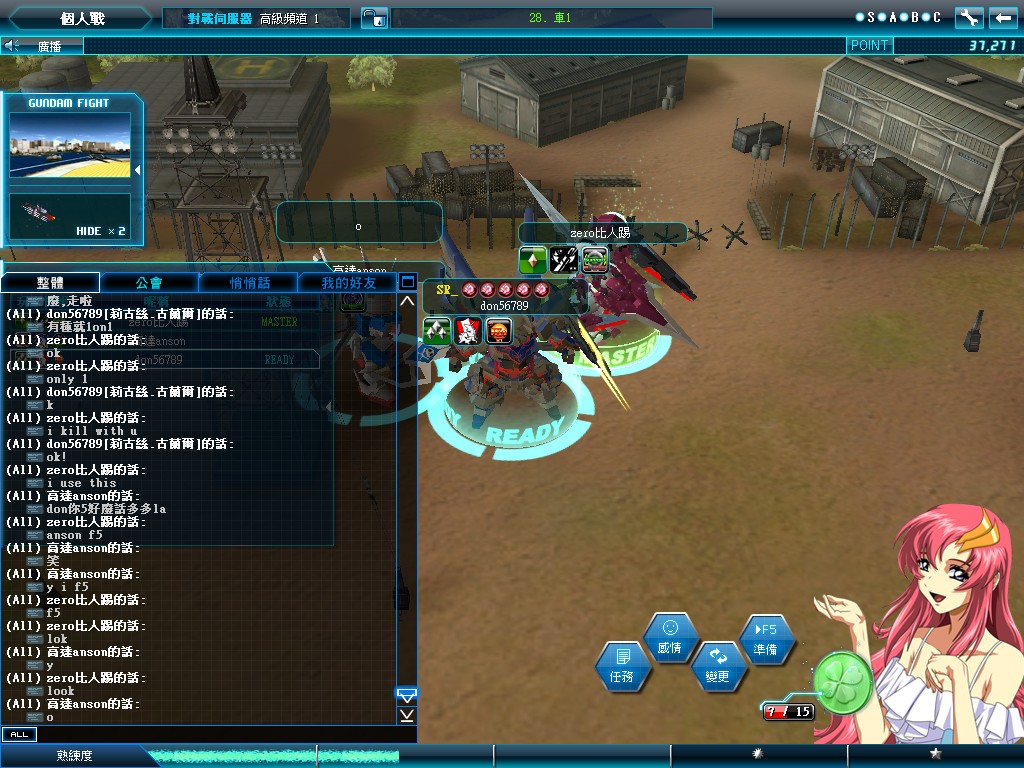Click the broadcast speaker icon
The height and width of the screenshot is (768, 1024).
click(x=12, y=45)
